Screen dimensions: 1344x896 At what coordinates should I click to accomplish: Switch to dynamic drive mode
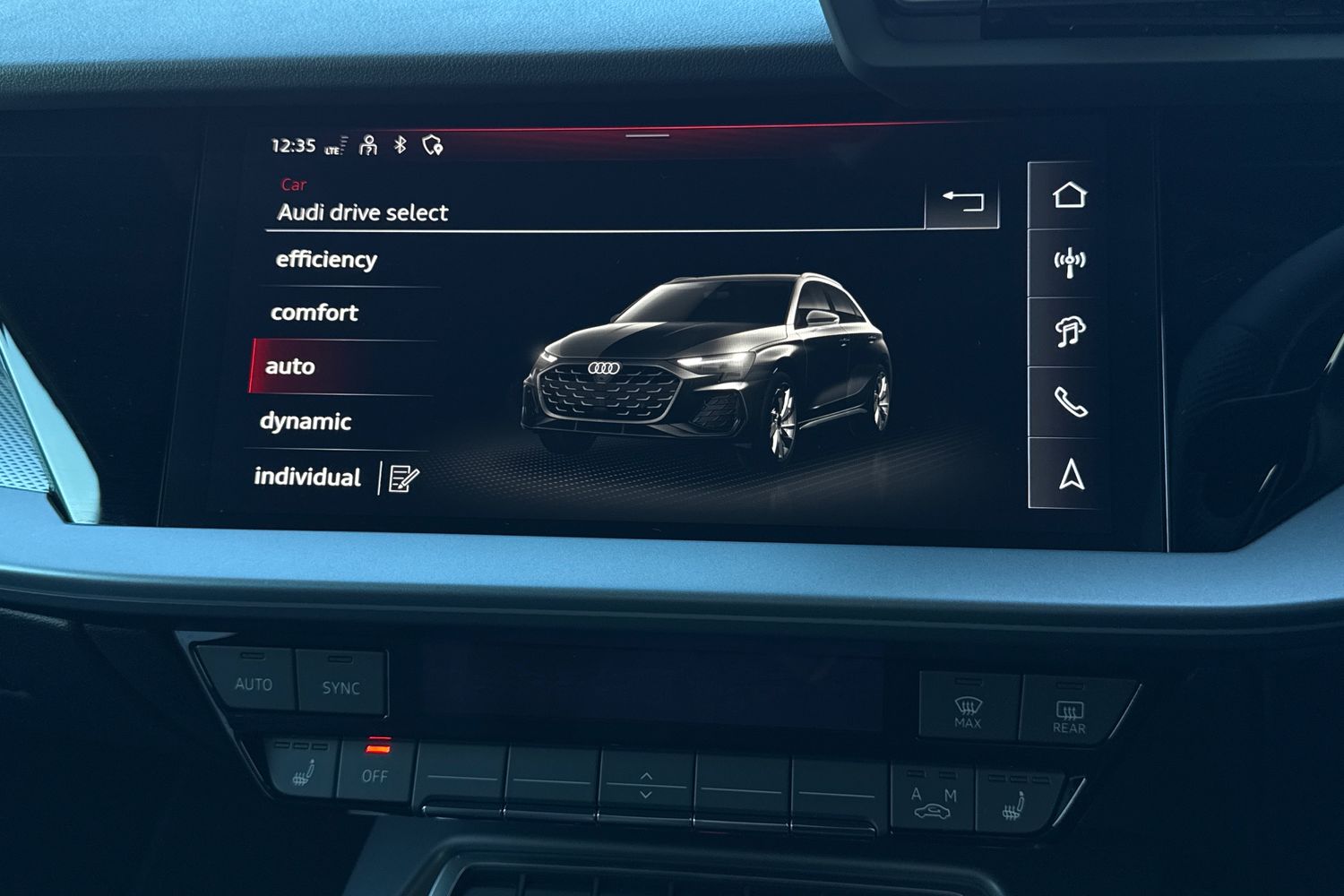(x=304, y=420)
